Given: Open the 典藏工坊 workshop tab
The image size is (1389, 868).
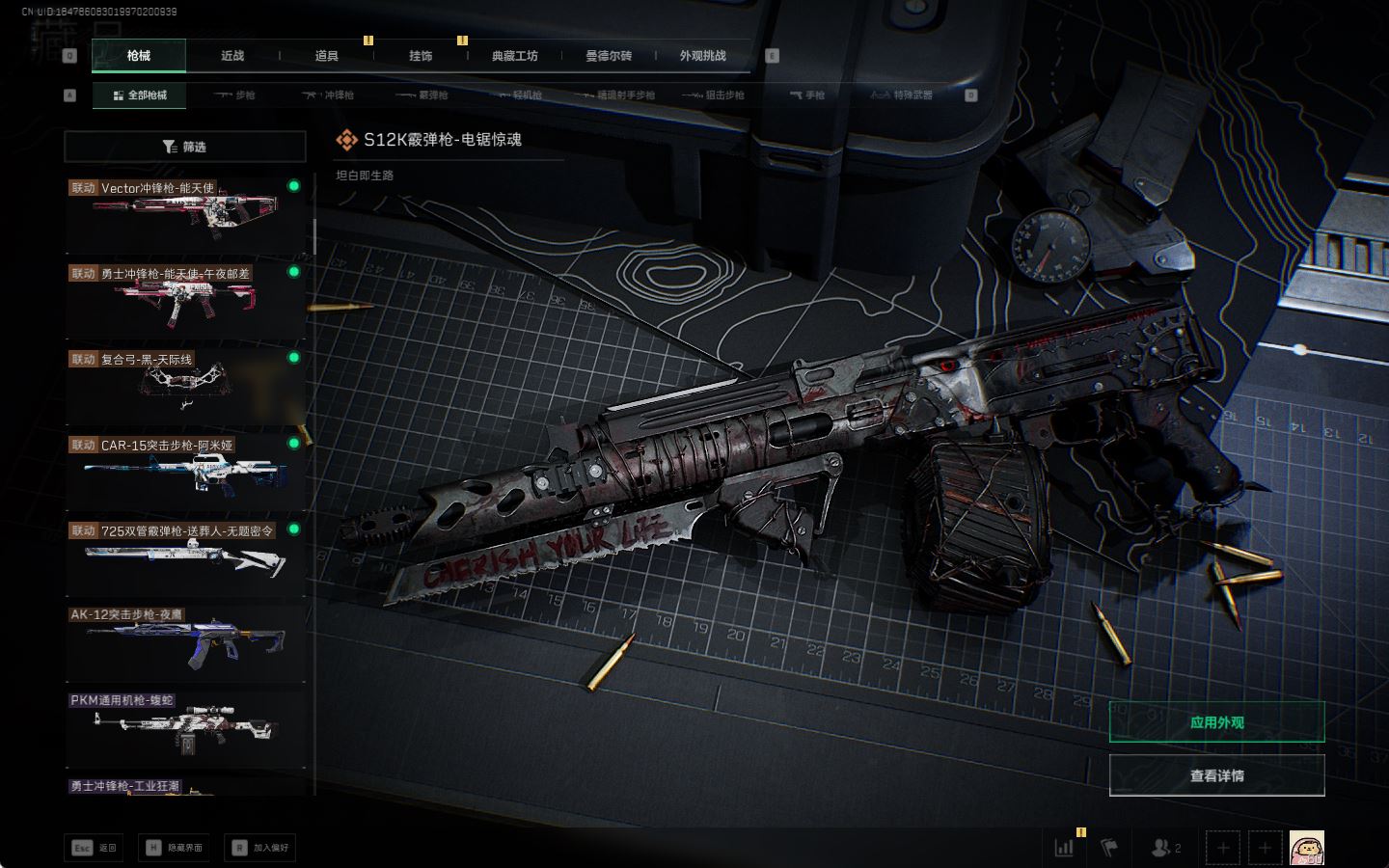Looking at the screenshot, I should click(x=514, y=56).
